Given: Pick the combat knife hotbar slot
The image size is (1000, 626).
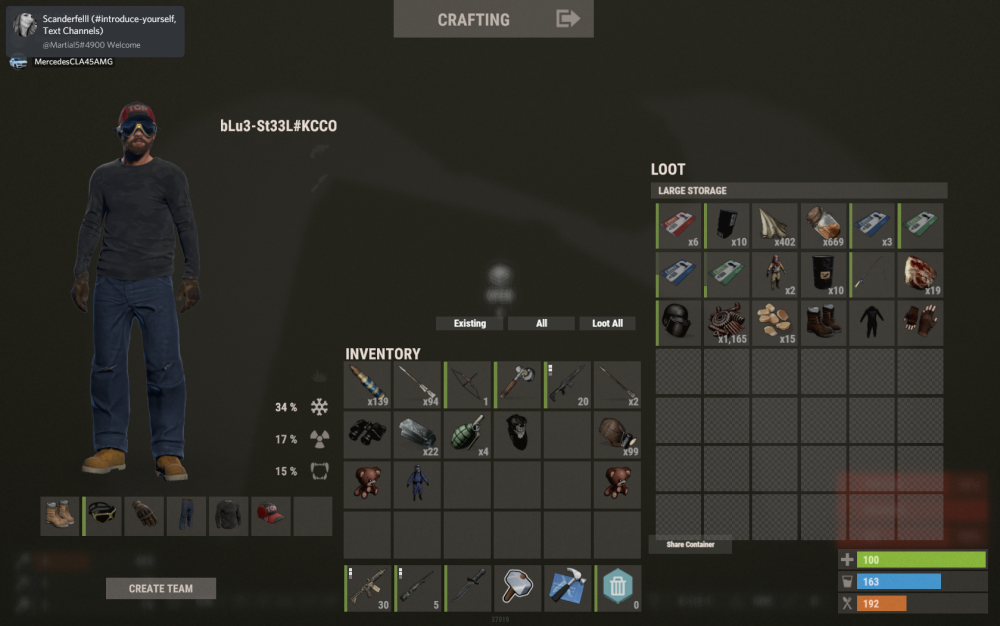Looking at the screenshot, I should [x=468, y=588].
